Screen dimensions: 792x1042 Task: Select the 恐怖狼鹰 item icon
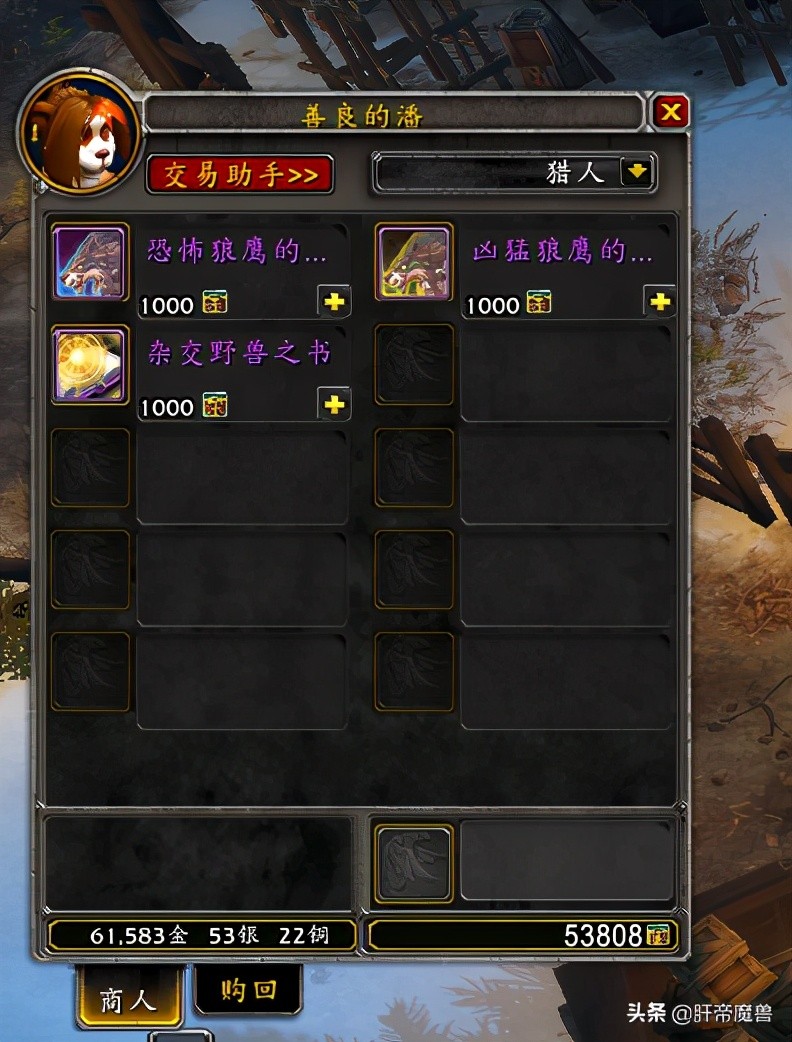point(90,263)
